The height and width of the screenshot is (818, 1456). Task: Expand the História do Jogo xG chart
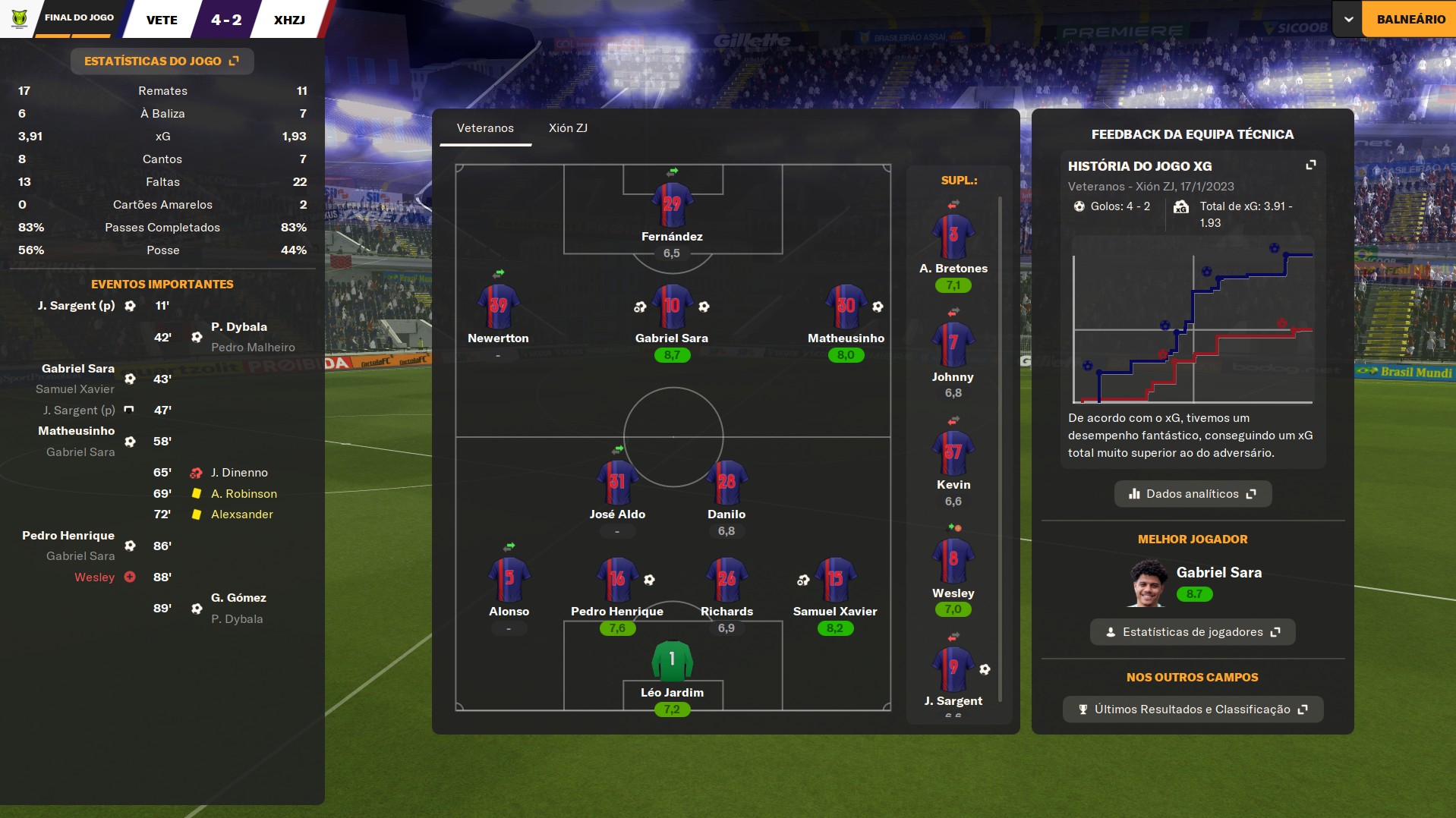[1310, 165]
